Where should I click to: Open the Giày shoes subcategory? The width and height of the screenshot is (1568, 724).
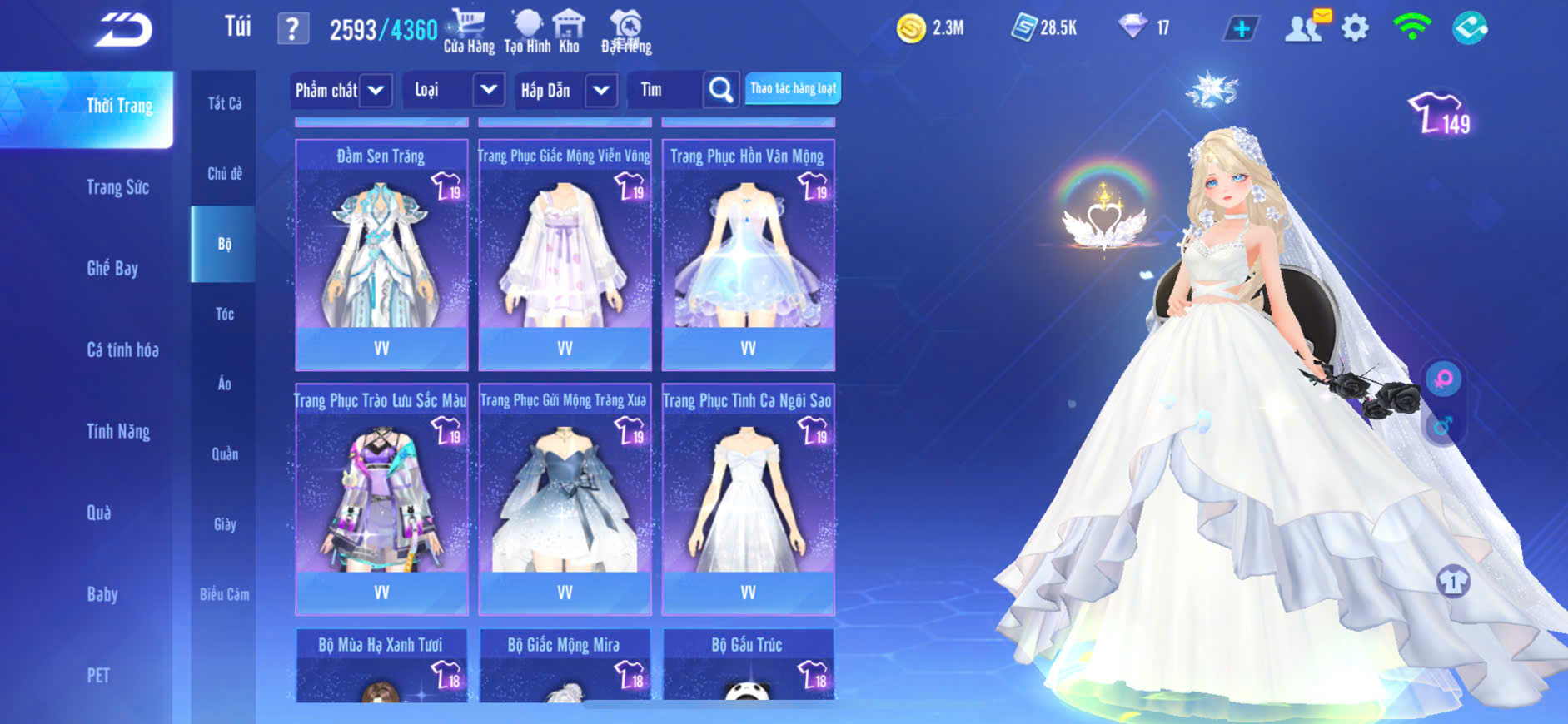224,524
